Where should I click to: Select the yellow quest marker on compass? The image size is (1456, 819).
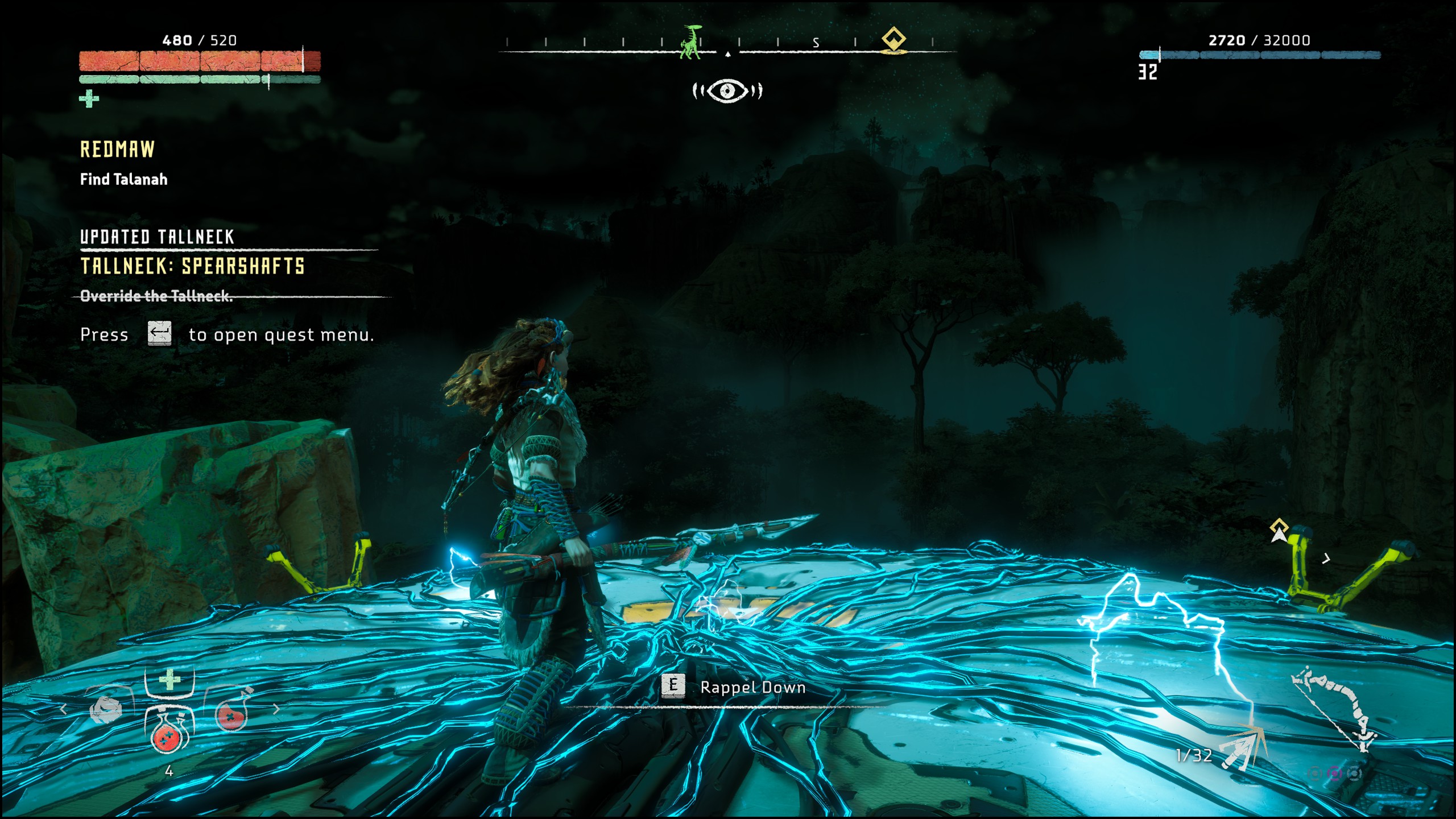click(x=894, y=40)
